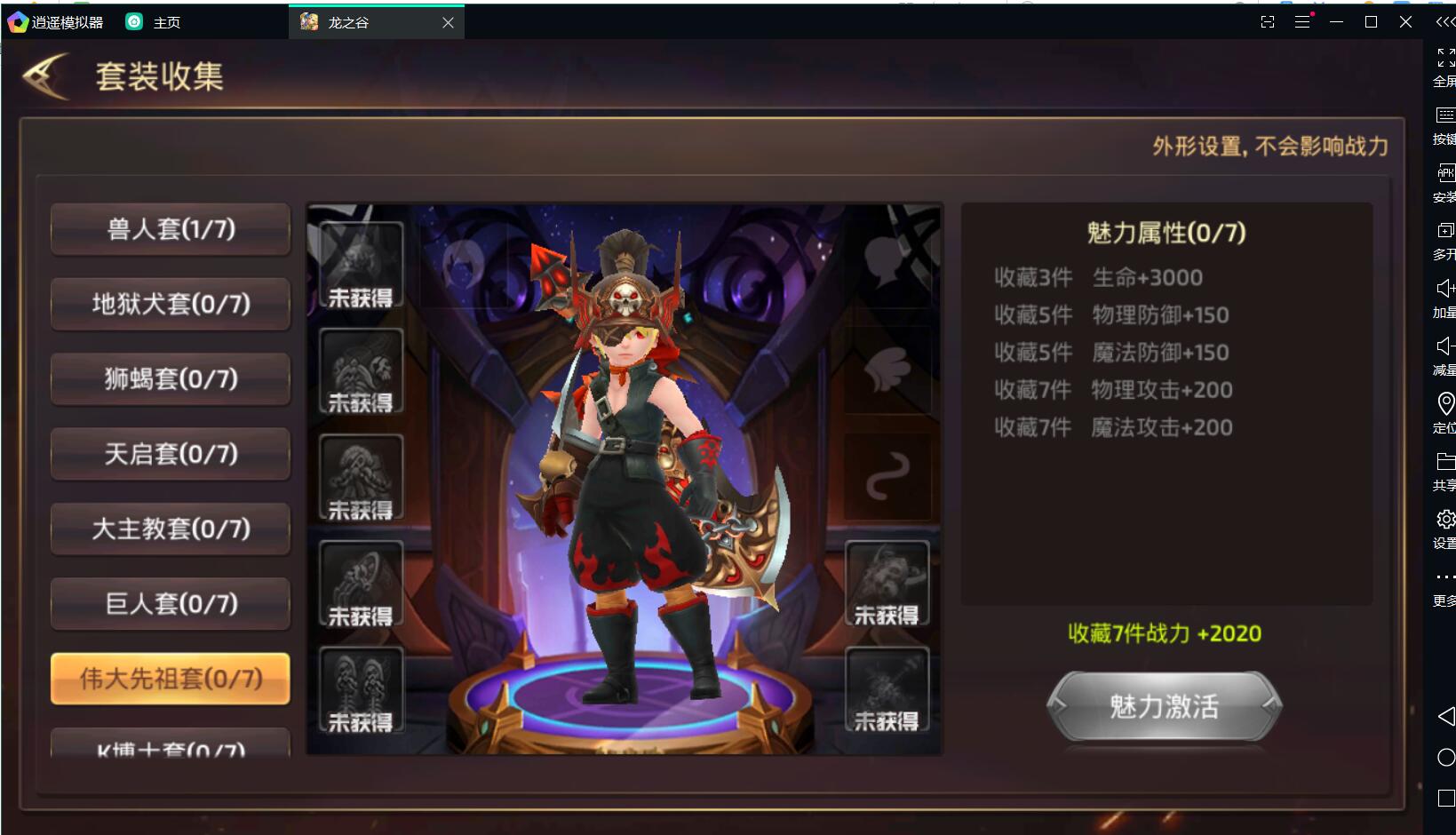Open the 狮蝎套(0/7) set
Viewport: 1456px width, 835px height.
[171, 379]
